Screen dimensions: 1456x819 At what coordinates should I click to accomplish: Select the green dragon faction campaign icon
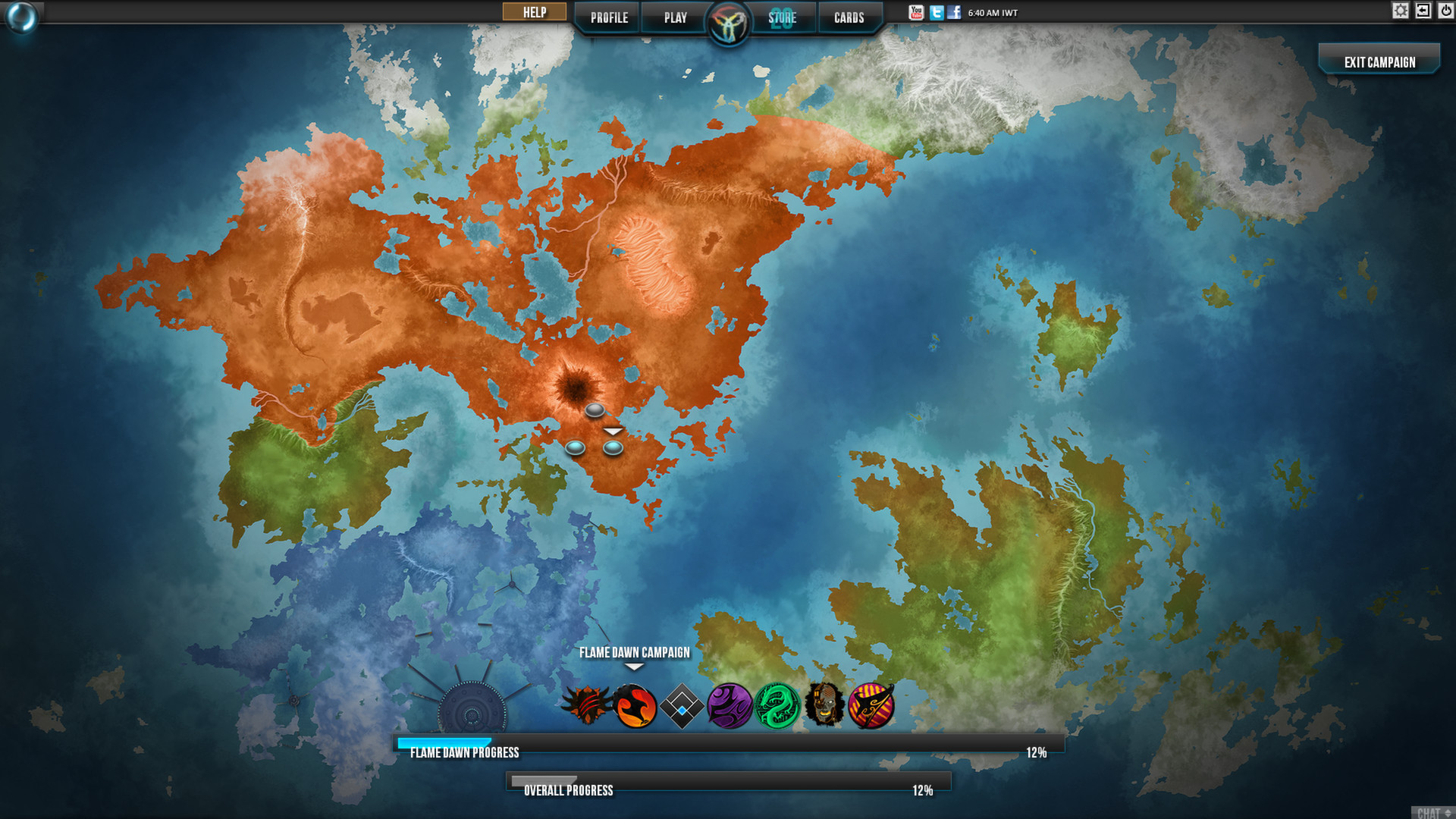pyautogui.click(x=777, y=706)
